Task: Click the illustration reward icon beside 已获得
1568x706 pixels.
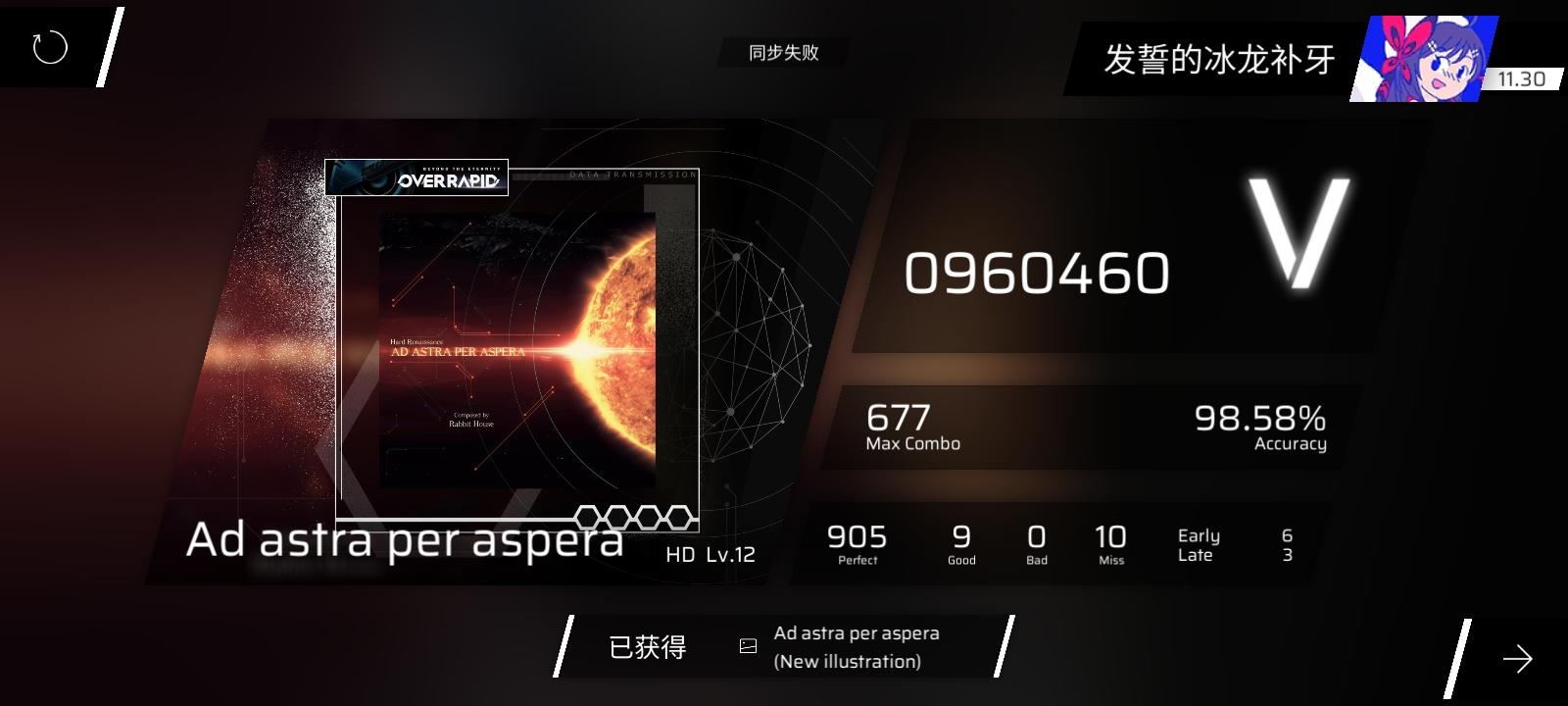Action: tap(749, 645)
